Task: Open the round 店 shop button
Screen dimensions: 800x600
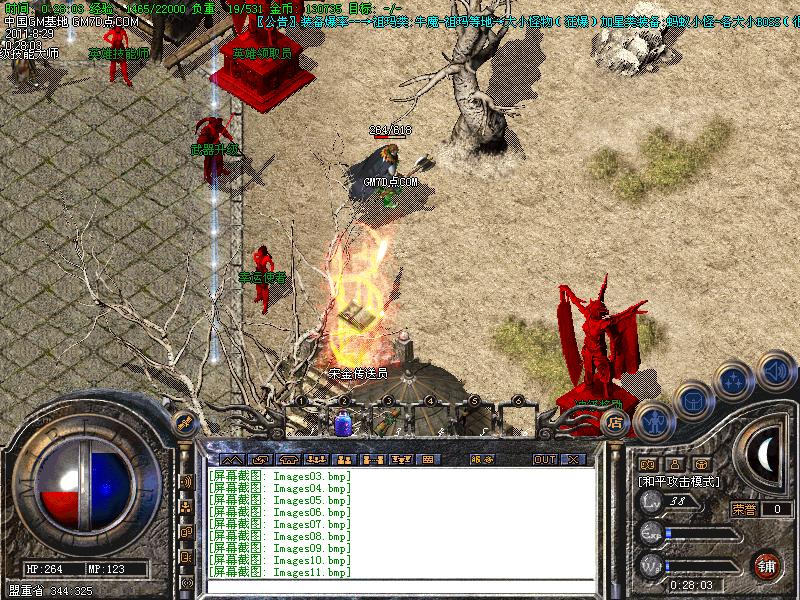Action: (617, 424)
